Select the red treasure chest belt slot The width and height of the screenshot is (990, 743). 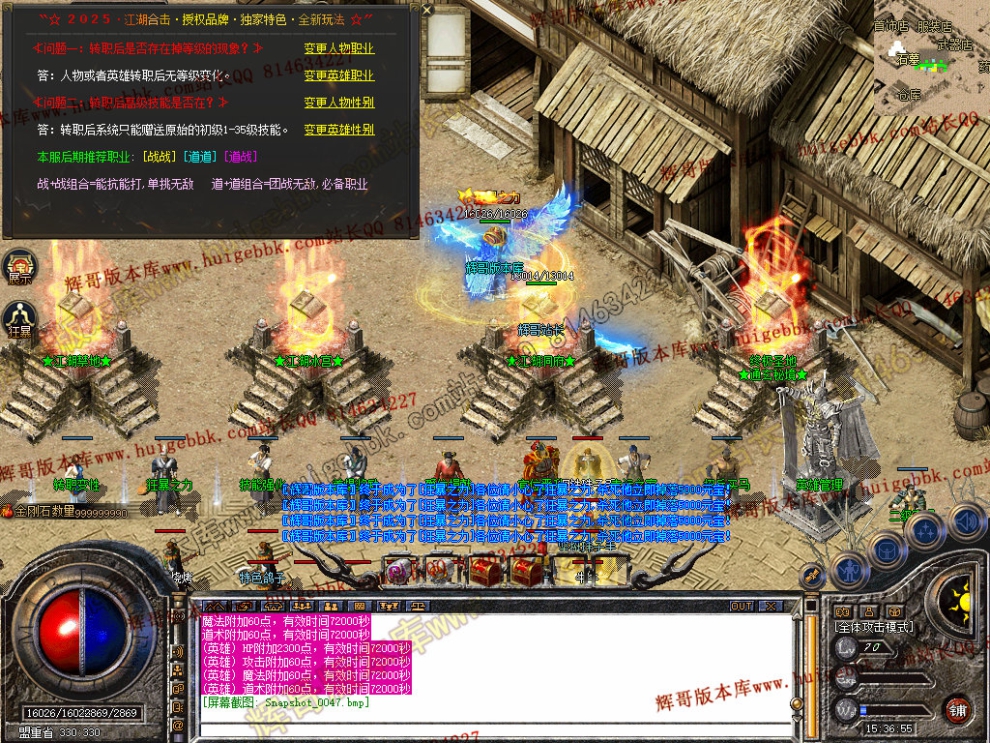click(x=485, y=571)
